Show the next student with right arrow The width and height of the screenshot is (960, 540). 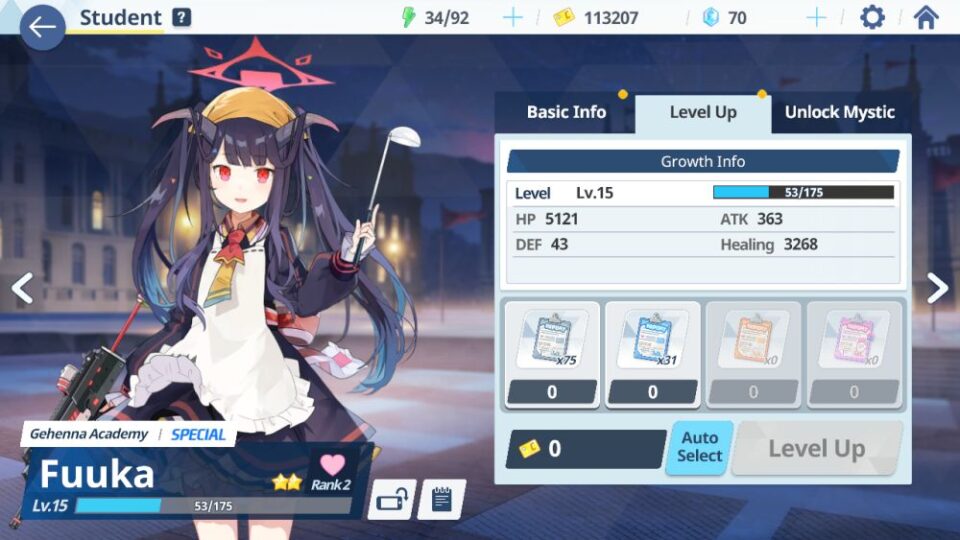(x=937, y=288)
